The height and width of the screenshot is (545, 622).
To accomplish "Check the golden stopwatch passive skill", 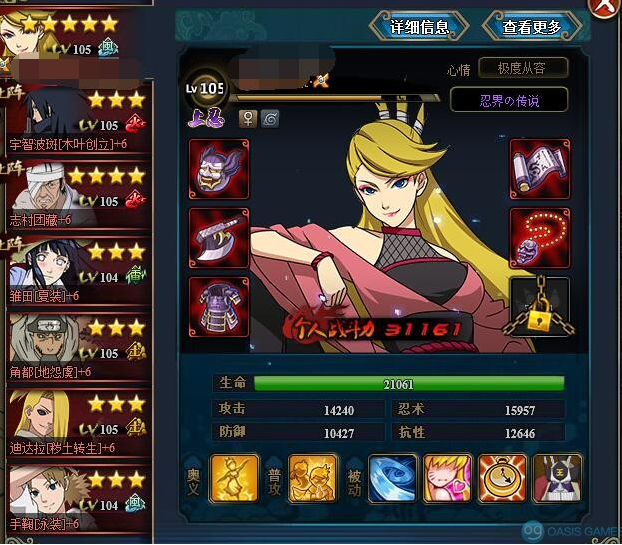I will point(503,478).
